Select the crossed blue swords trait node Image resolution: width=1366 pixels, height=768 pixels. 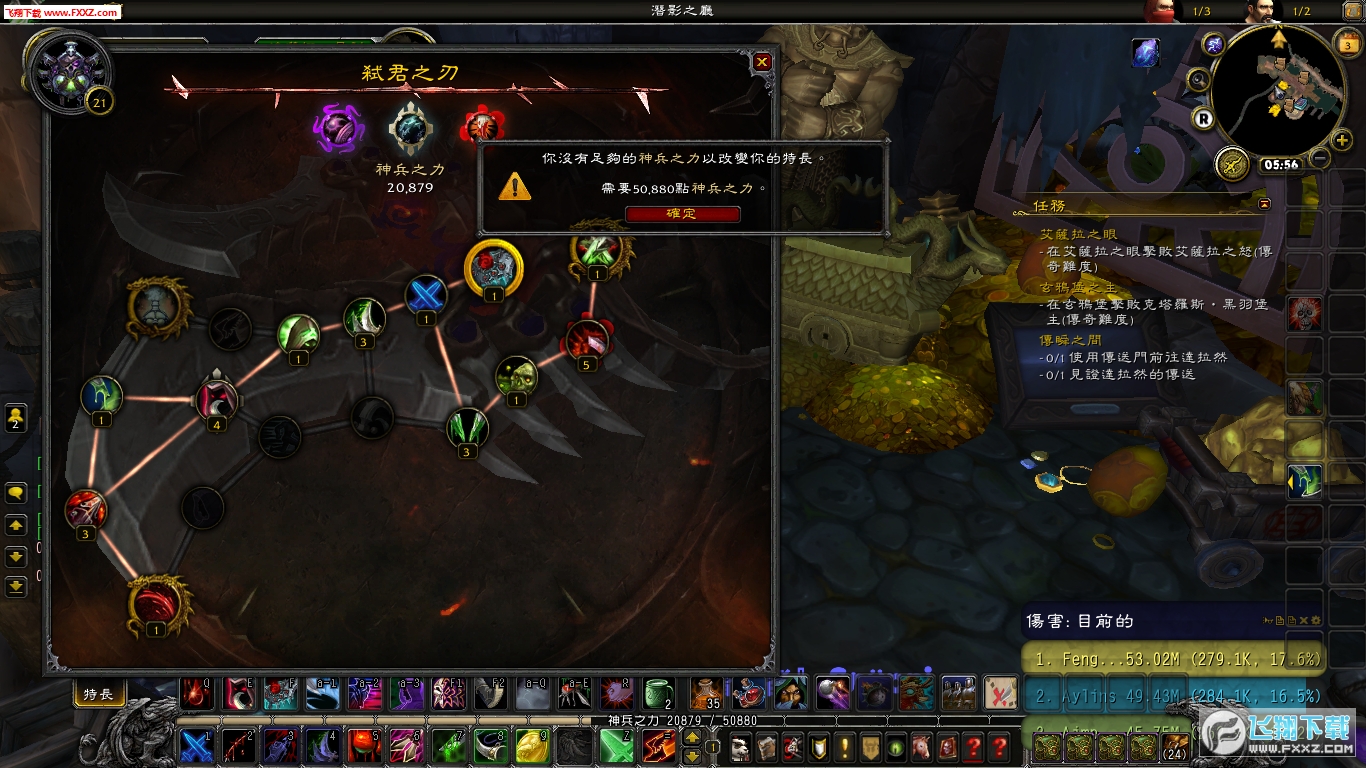[x=426, y=296]
